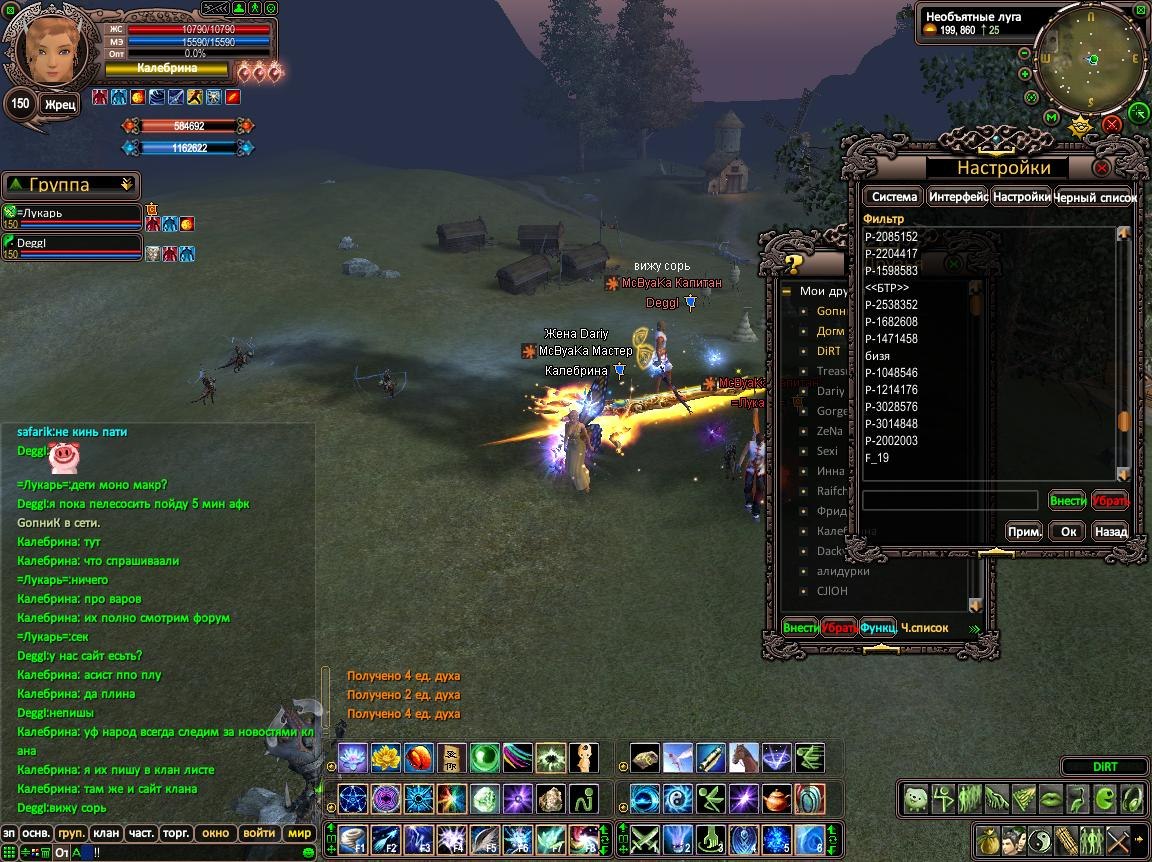Apply changes with the Прим. button
1152x862 pixels.
[x=1025, y=532]
